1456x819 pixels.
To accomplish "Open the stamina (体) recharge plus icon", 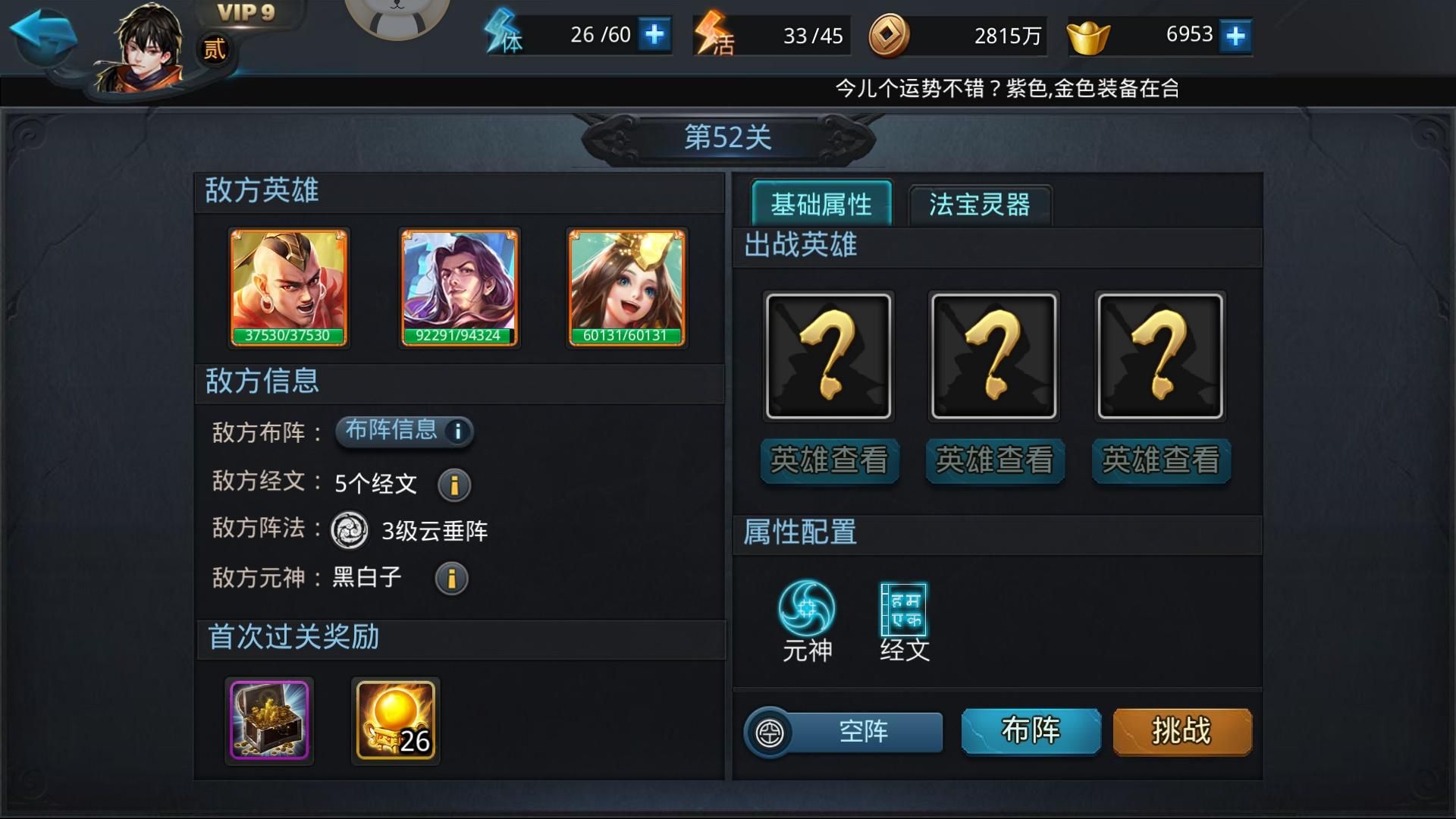I will (655, 34).
